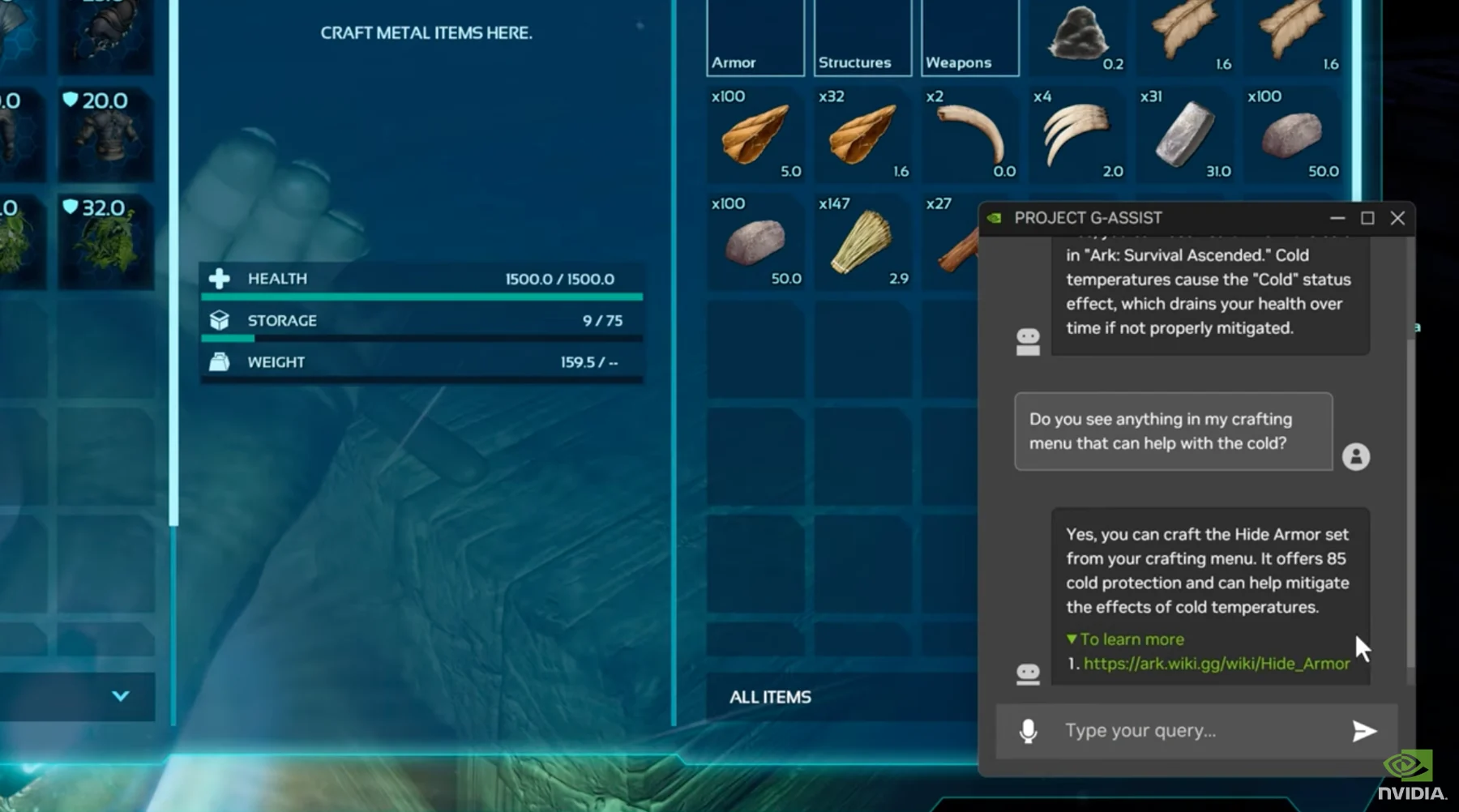Pick the x2 curved horn item

point(969,135)
